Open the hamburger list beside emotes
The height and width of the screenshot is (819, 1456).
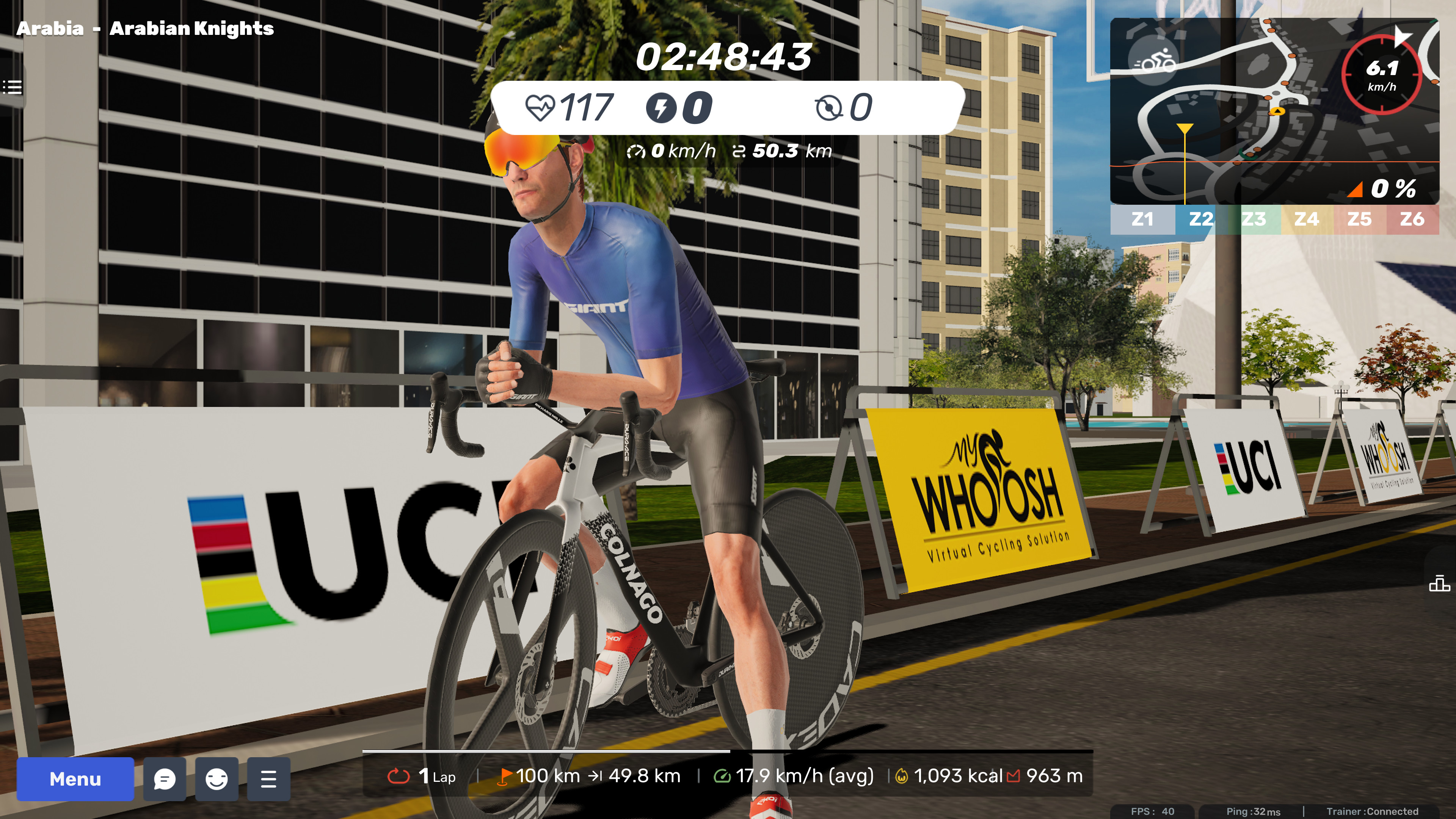click(x=268, y=779)
